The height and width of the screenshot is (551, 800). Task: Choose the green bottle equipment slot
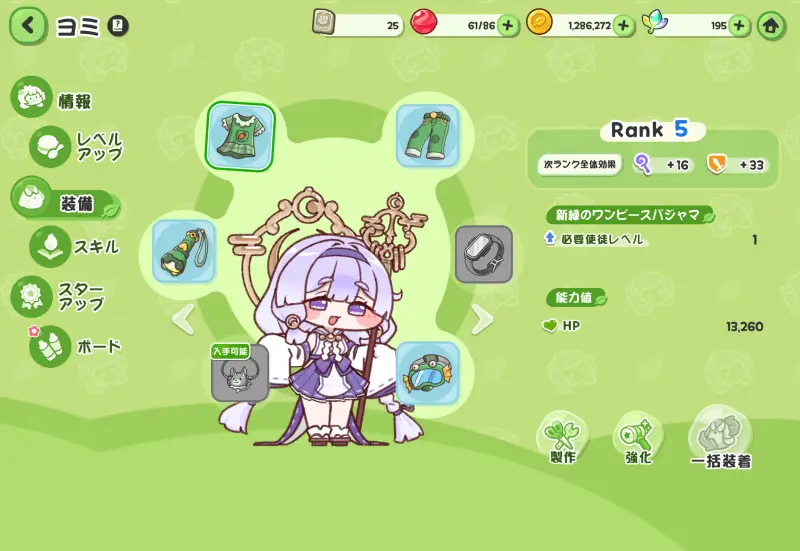(184, 252)
